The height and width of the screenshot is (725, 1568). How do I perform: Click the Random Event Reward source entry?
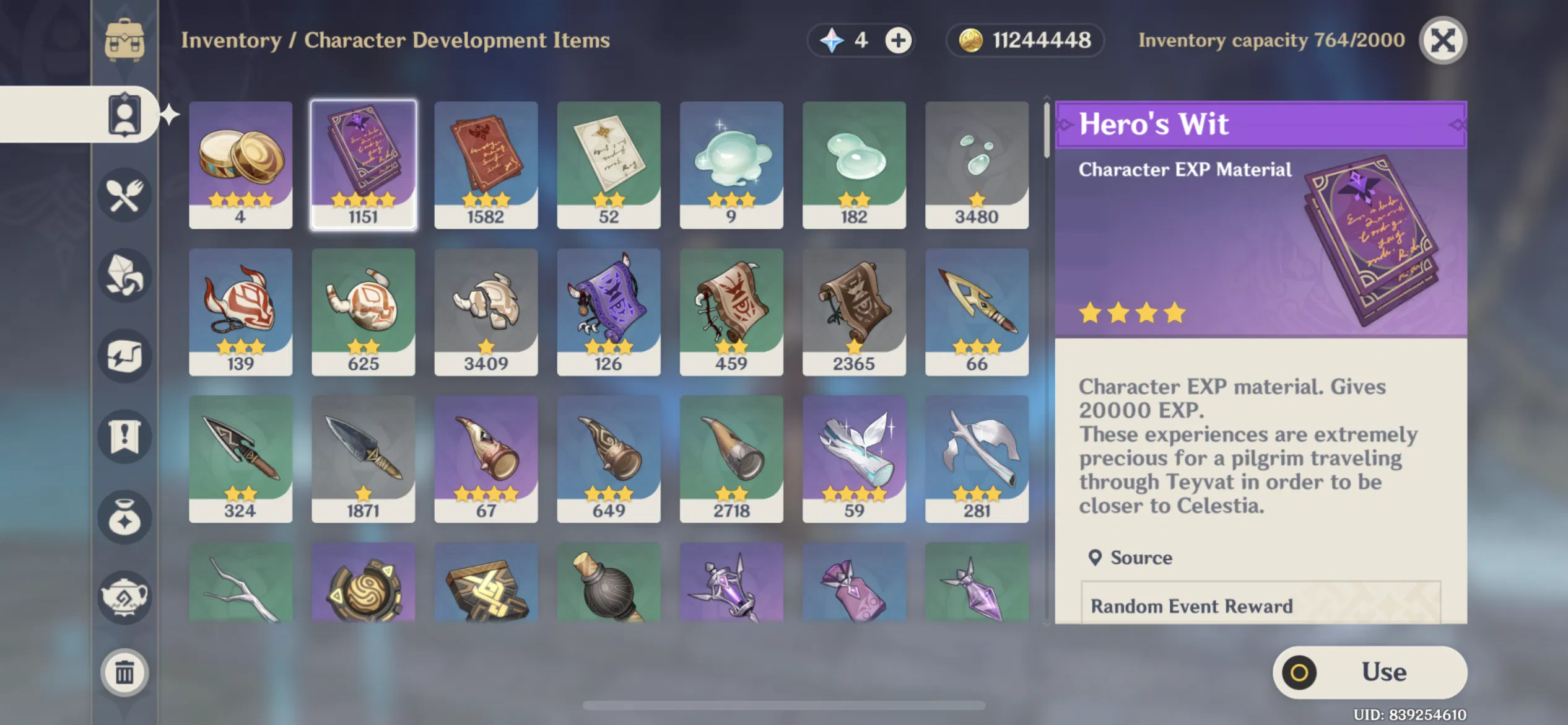click(x=1192, y=605)
